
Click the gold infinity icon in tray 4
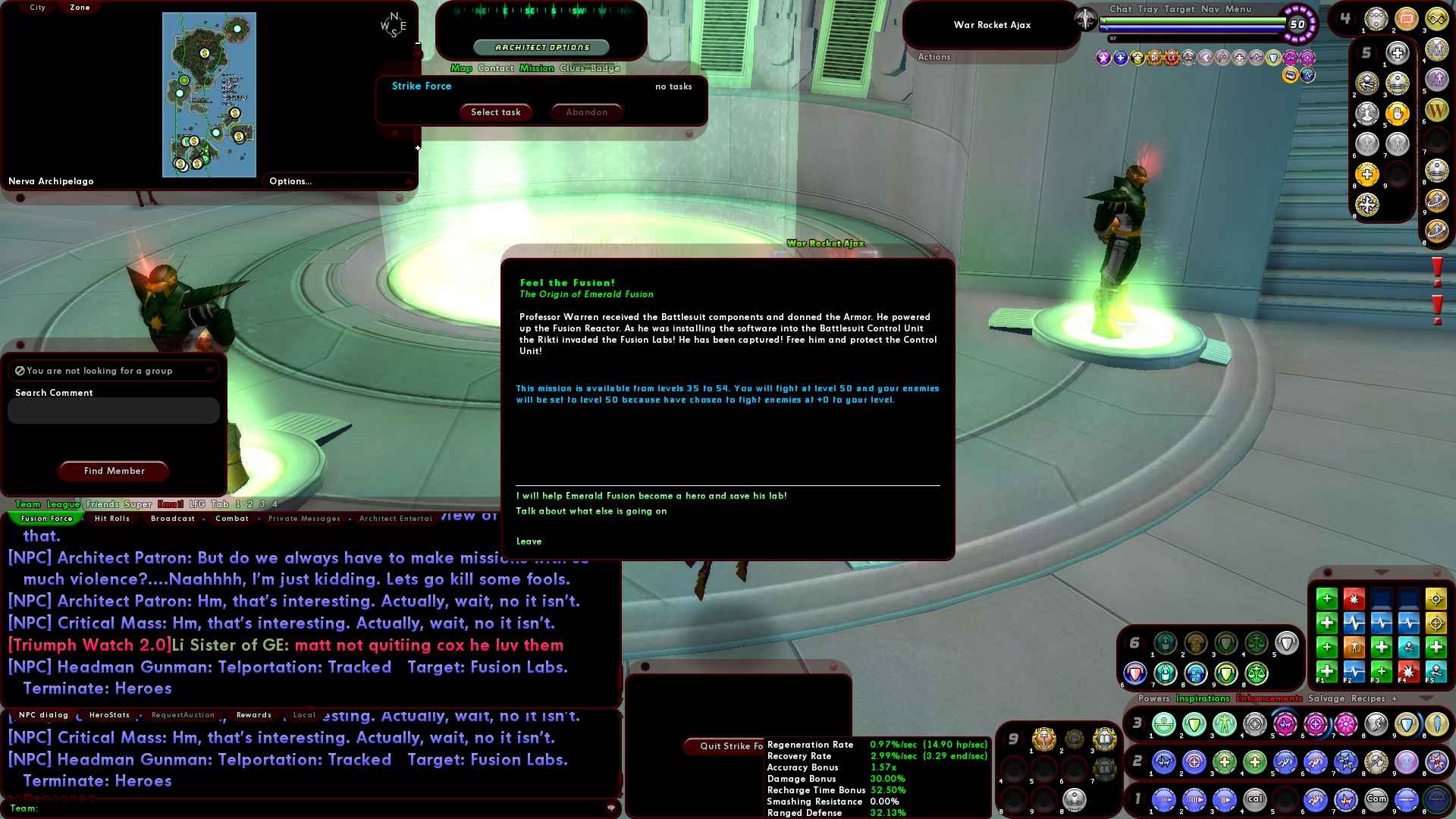click(x=1437, y=18)
